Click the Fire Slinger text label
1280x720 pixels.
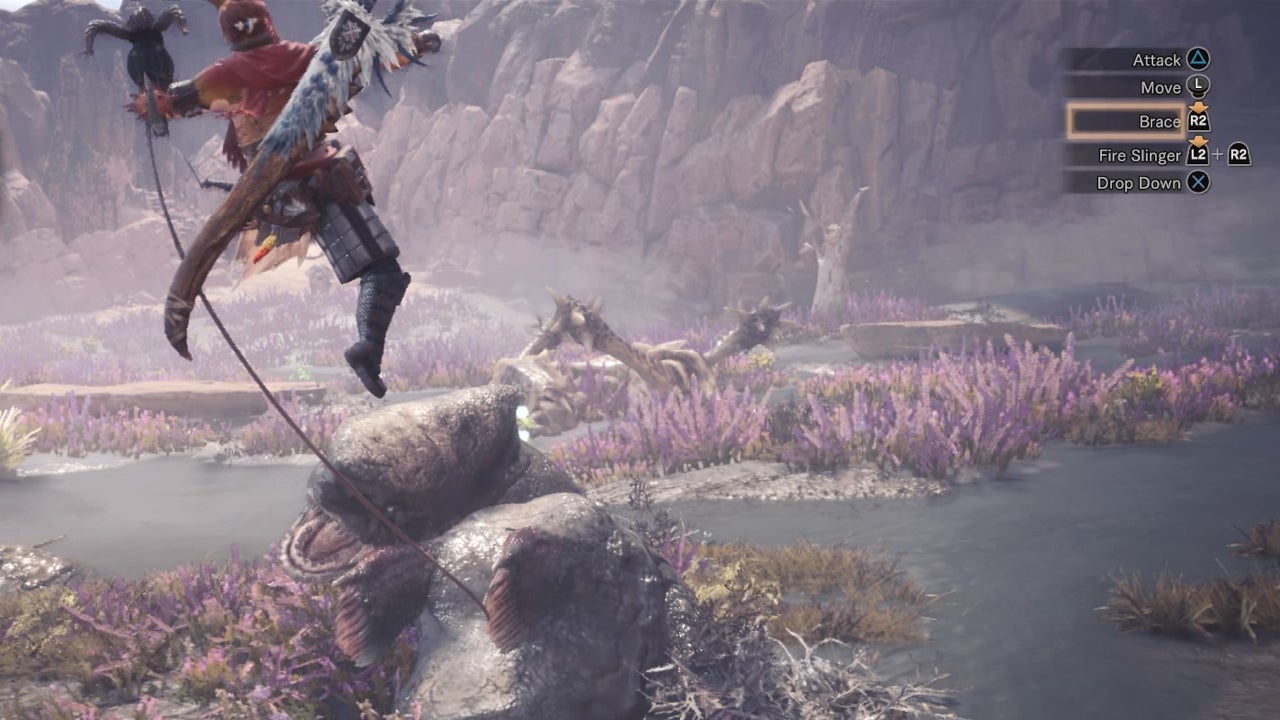tap(1142, 154)
